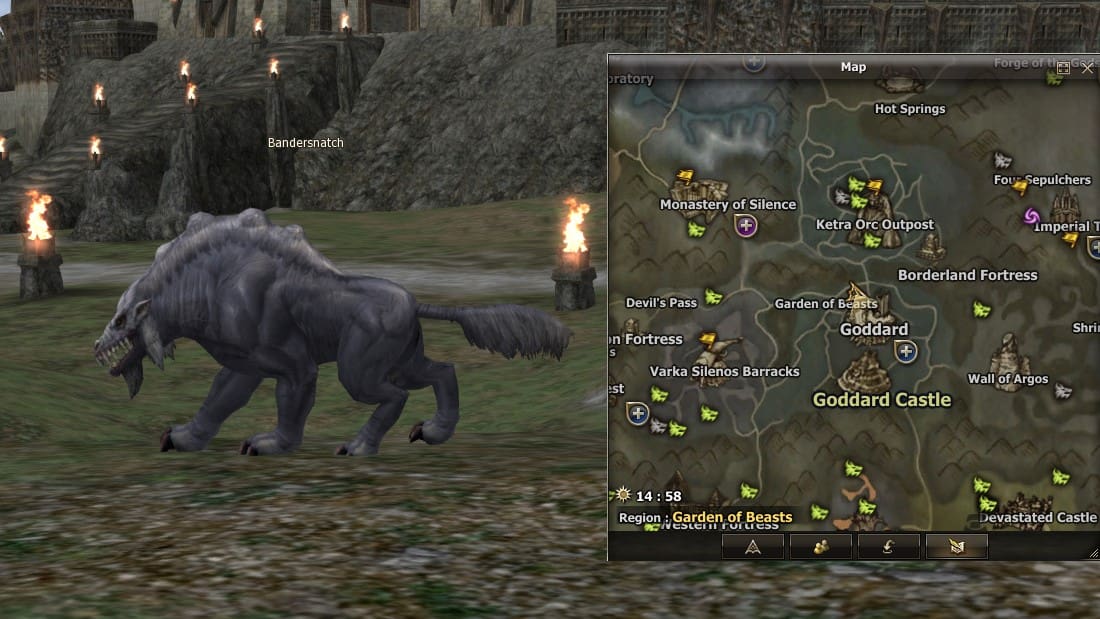This screenshot has height=619, width=1100.
Task: Click the Hot Springs map label
Action: coord(909,109)
